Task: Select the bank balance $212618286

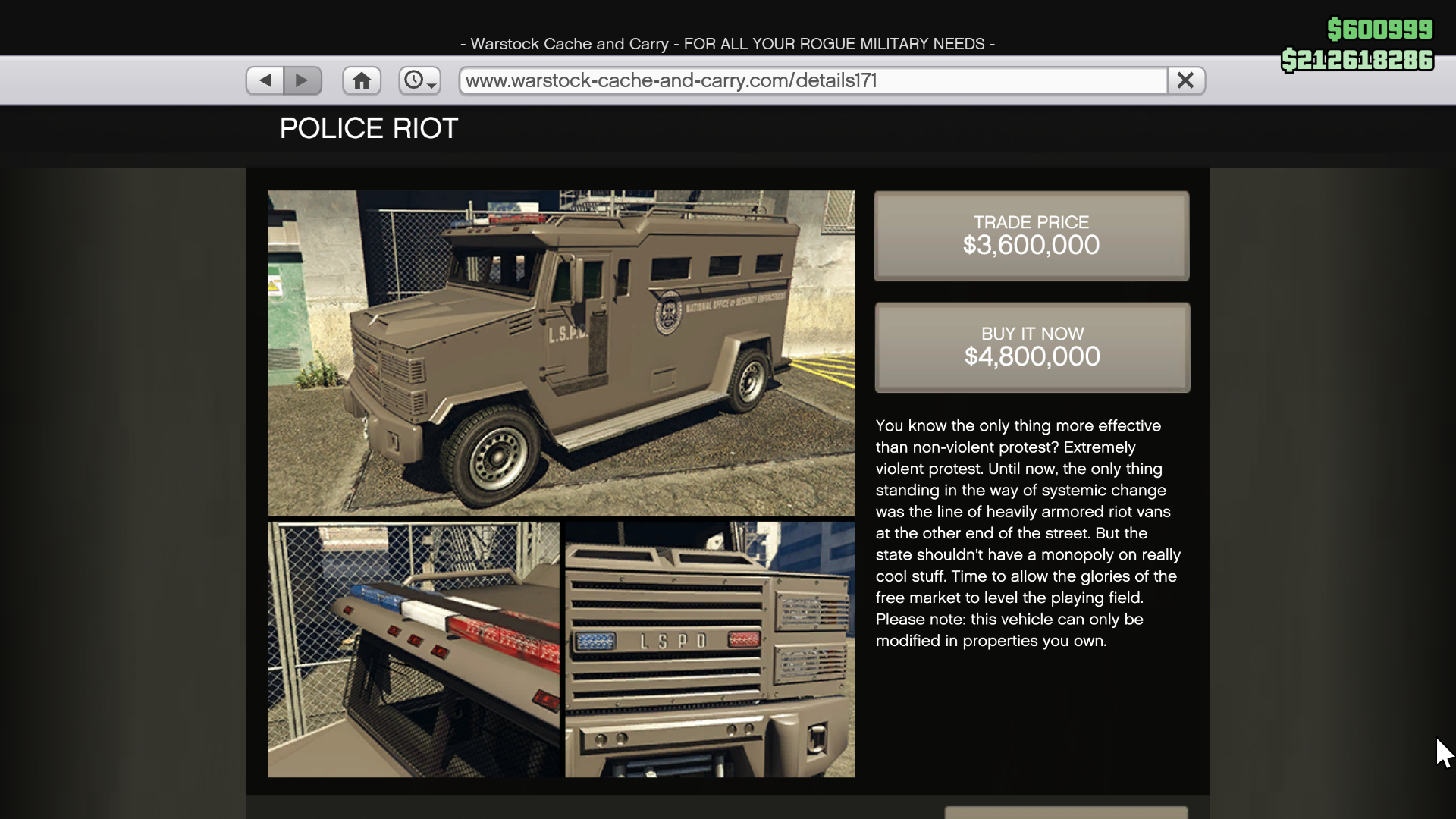Action: (x=1356, y=60)
